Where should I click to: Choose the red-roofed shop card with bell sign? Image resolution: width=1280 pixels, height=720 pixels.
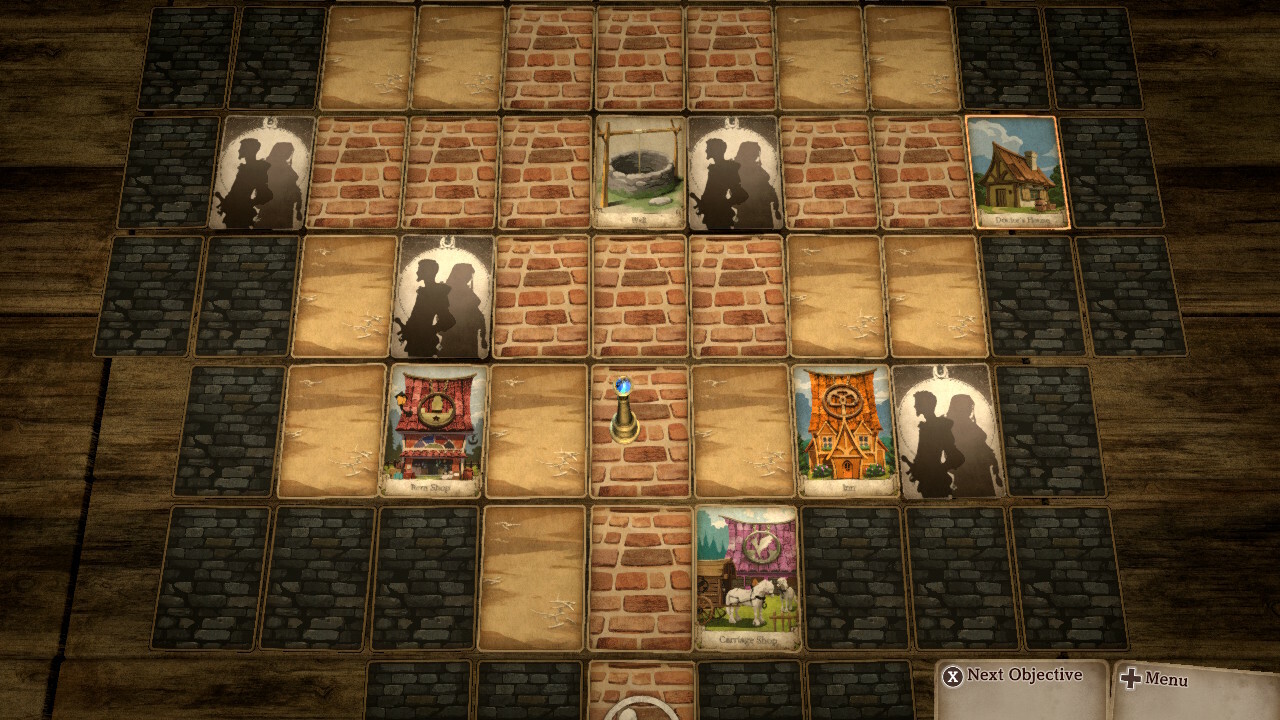[435, 430]
